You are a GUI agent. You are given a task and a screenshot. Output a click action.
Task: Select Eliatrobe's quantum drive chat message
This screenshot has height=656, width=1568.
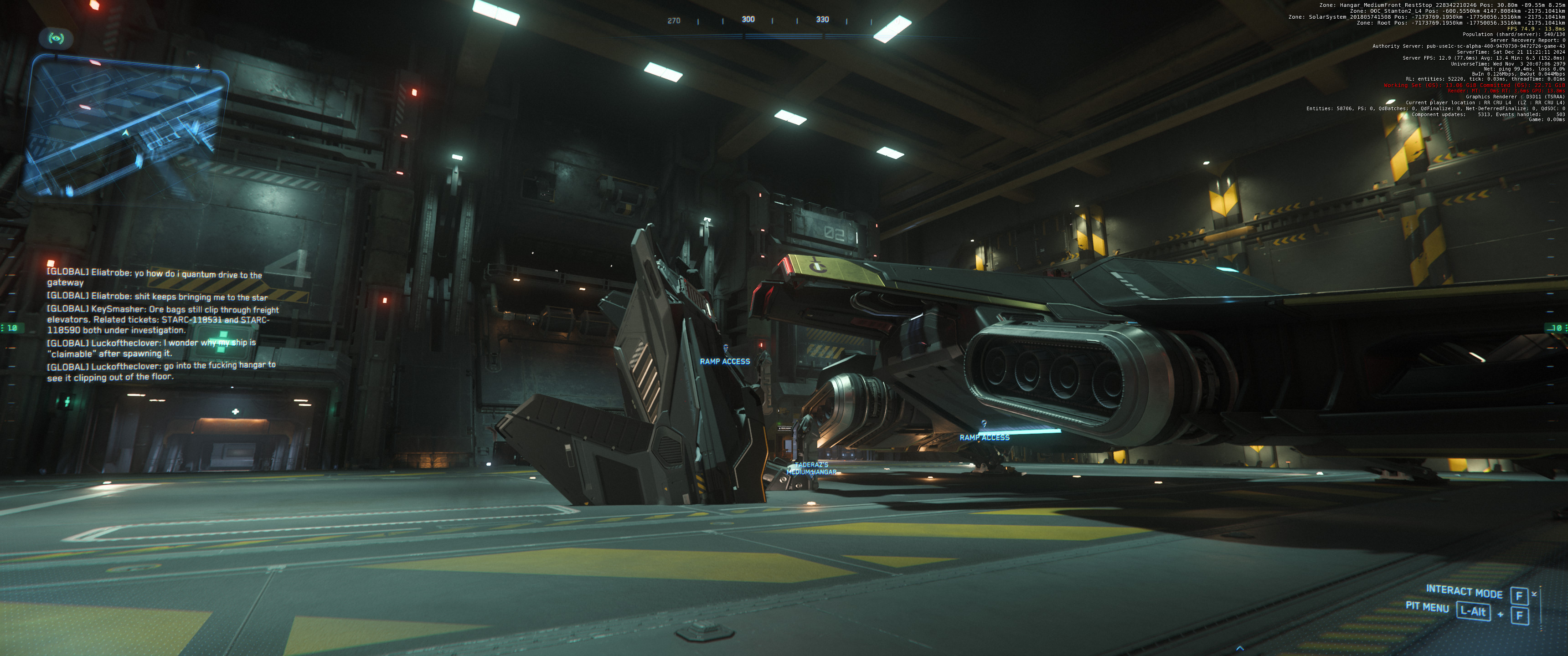[x=155, y=279]
